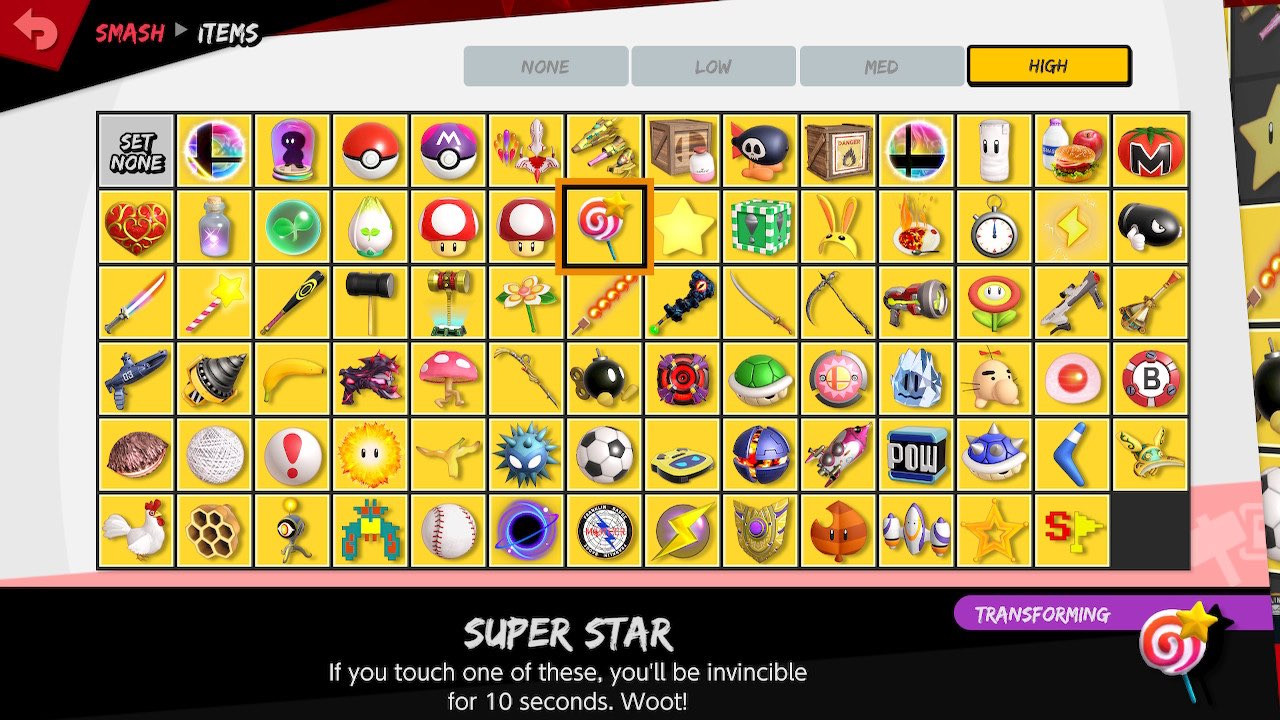Select the Master Ball item
This screenshot has width=1280, height=720.
(447, 150)
